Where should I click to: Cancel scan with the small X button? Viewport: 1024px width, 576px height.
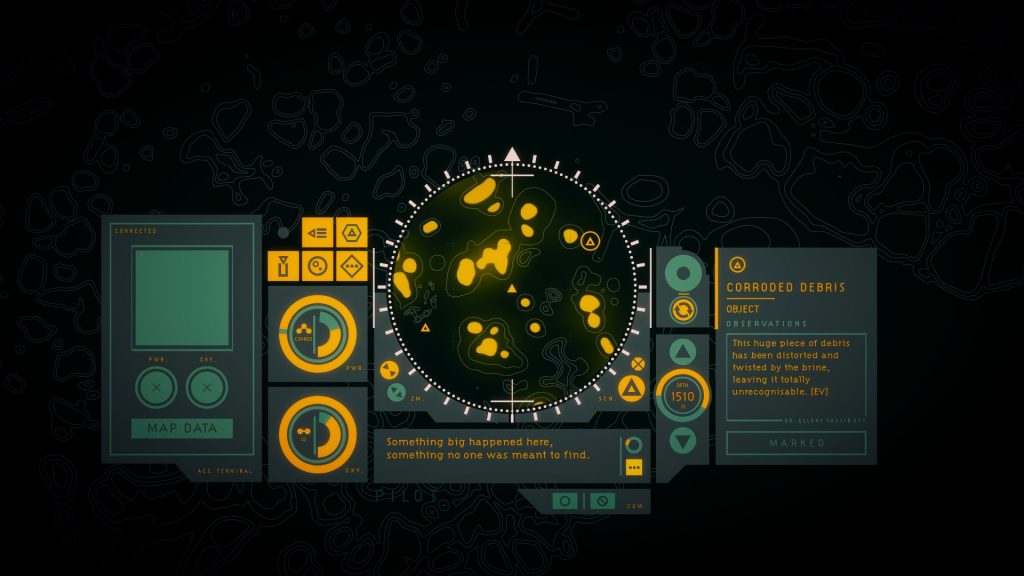point(638,363)
